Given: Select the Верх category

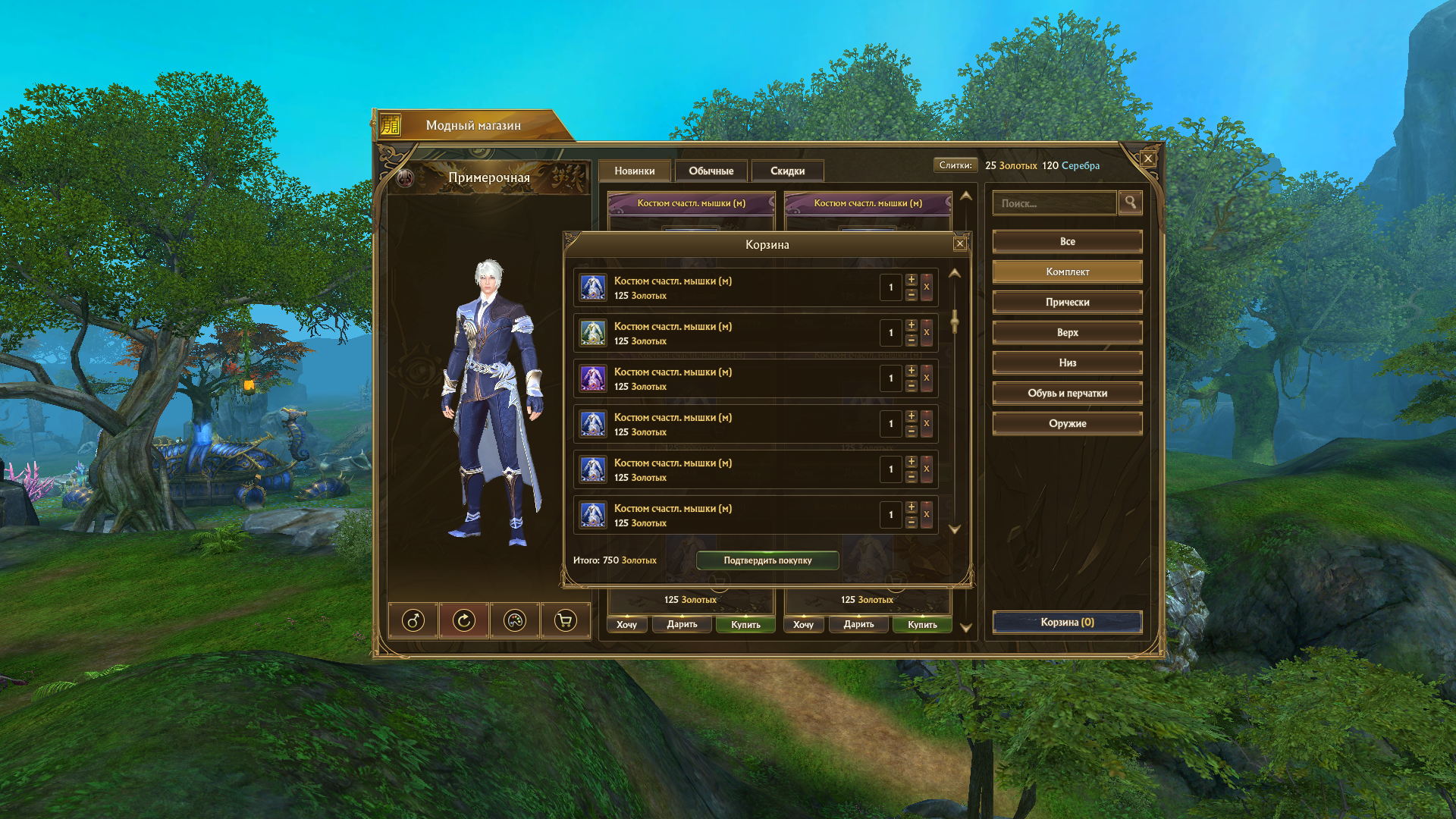Looking at the screenshot, I should point(1067,332).
